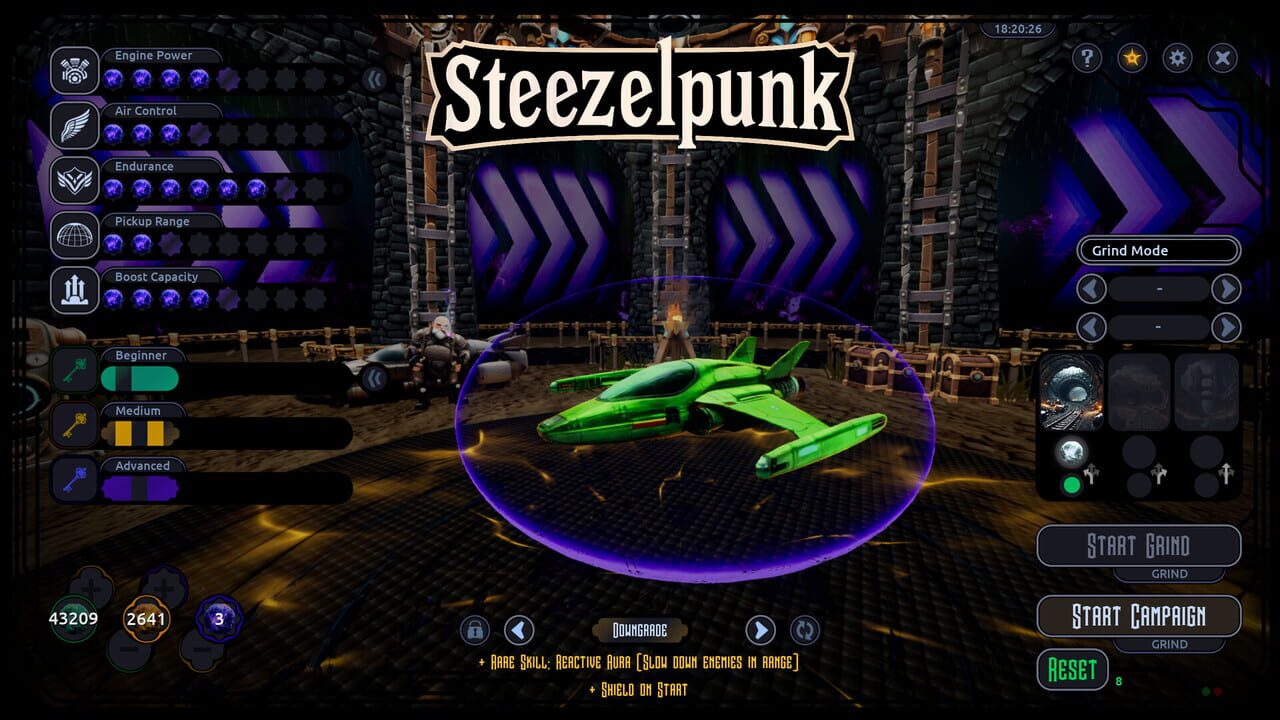This screenshot has height=720, width=1280.
Task: Click the Air Control wing icon
Action: coord(75,126)
